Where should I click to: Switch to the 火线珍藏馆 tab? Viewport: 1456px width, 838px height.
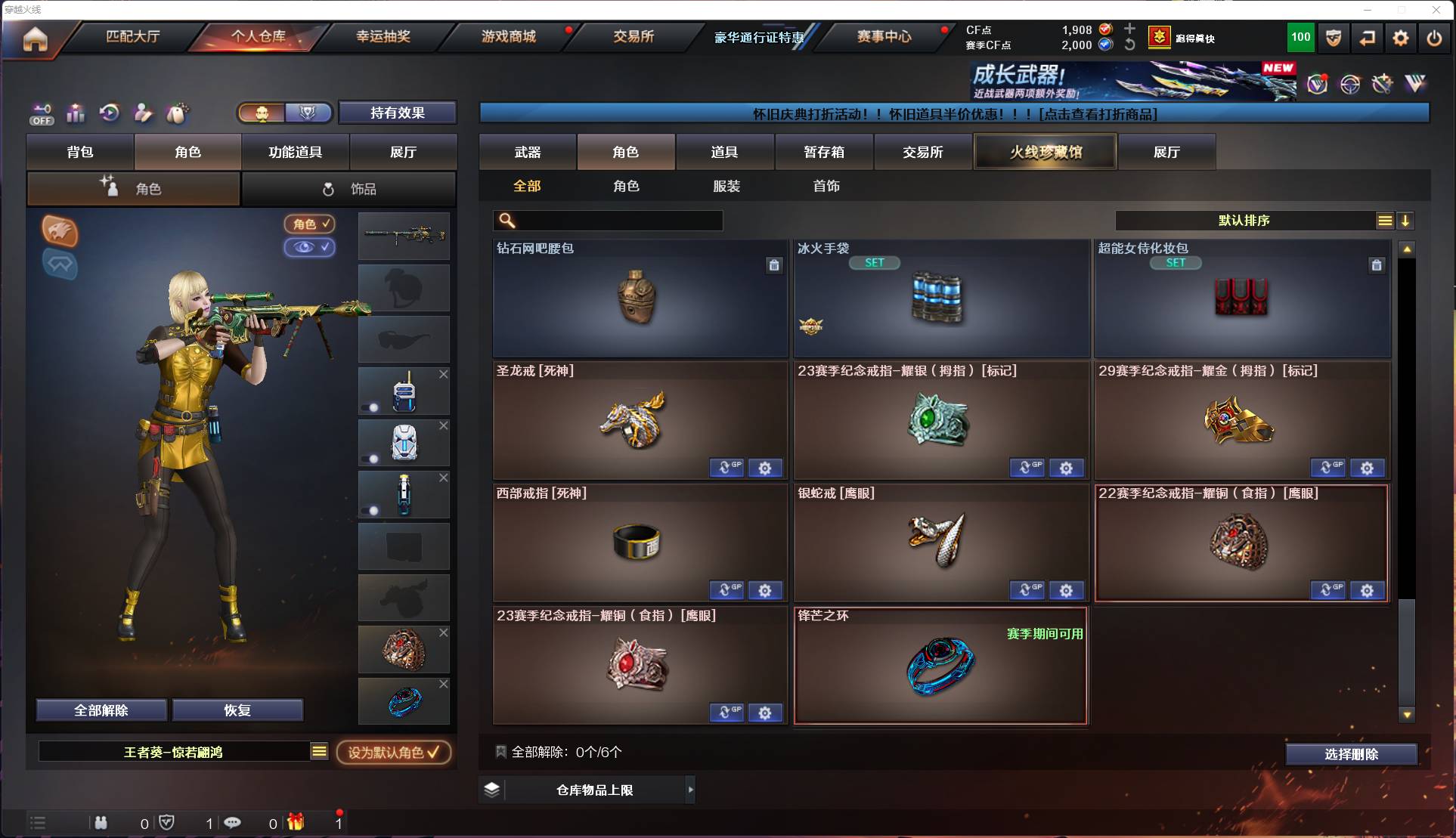click(x=1045, y=151)
